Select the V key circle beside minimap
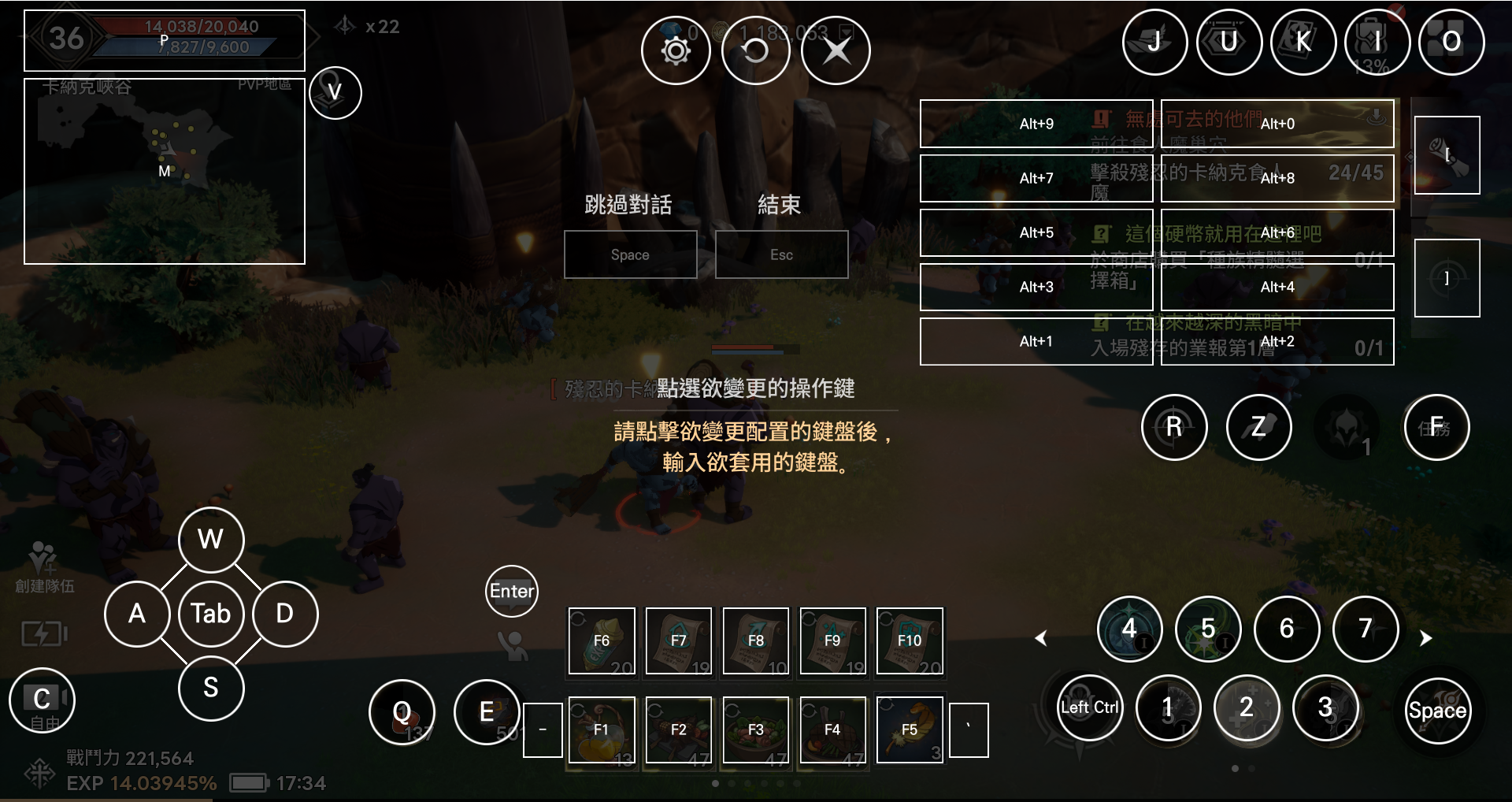This screenshot has width=1512, height=802. click(x=335, y=93)
